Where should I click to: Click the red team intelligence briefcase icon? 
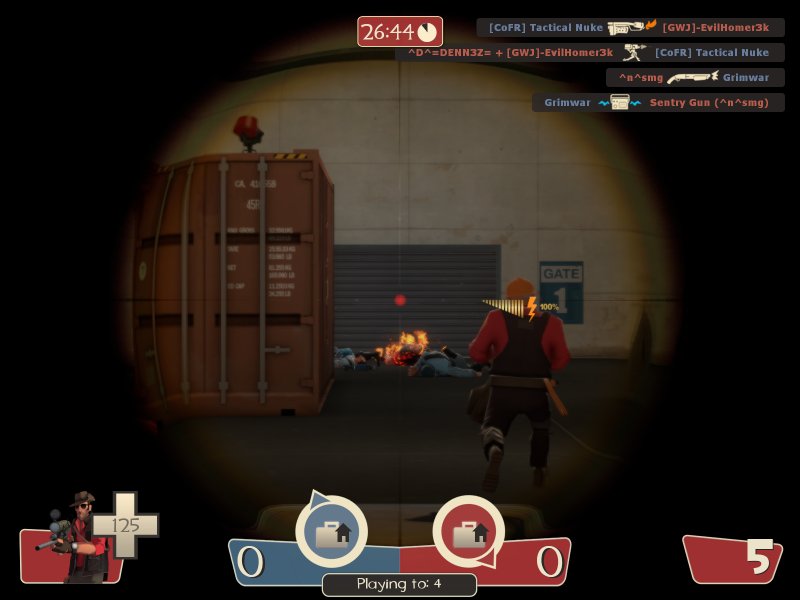468,532
